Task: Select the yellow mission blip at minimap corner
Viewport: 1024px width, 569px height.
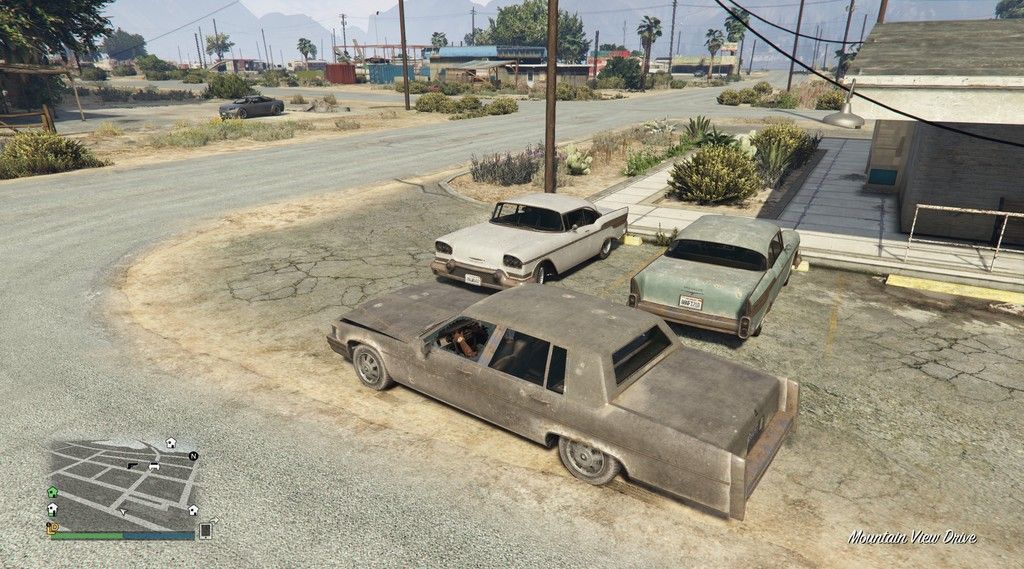Action: pyautogui.click(x=52, y=527)
